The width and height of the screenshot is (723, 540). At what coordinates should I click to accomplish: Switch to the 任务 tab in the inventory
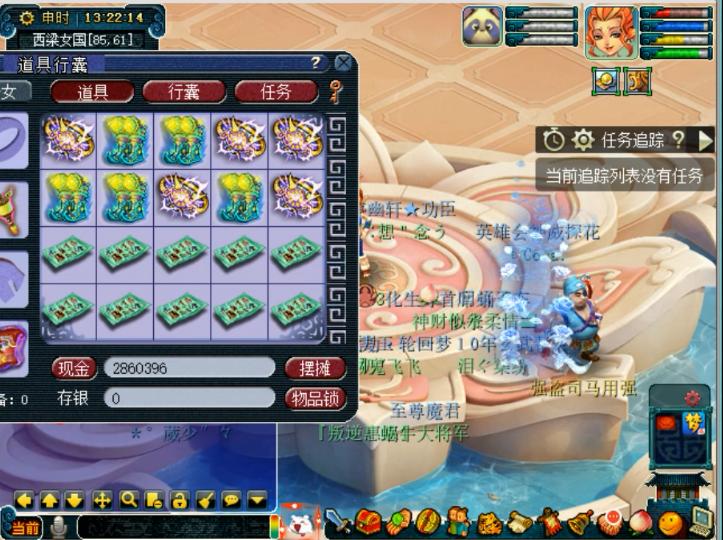tap(275, 92)
